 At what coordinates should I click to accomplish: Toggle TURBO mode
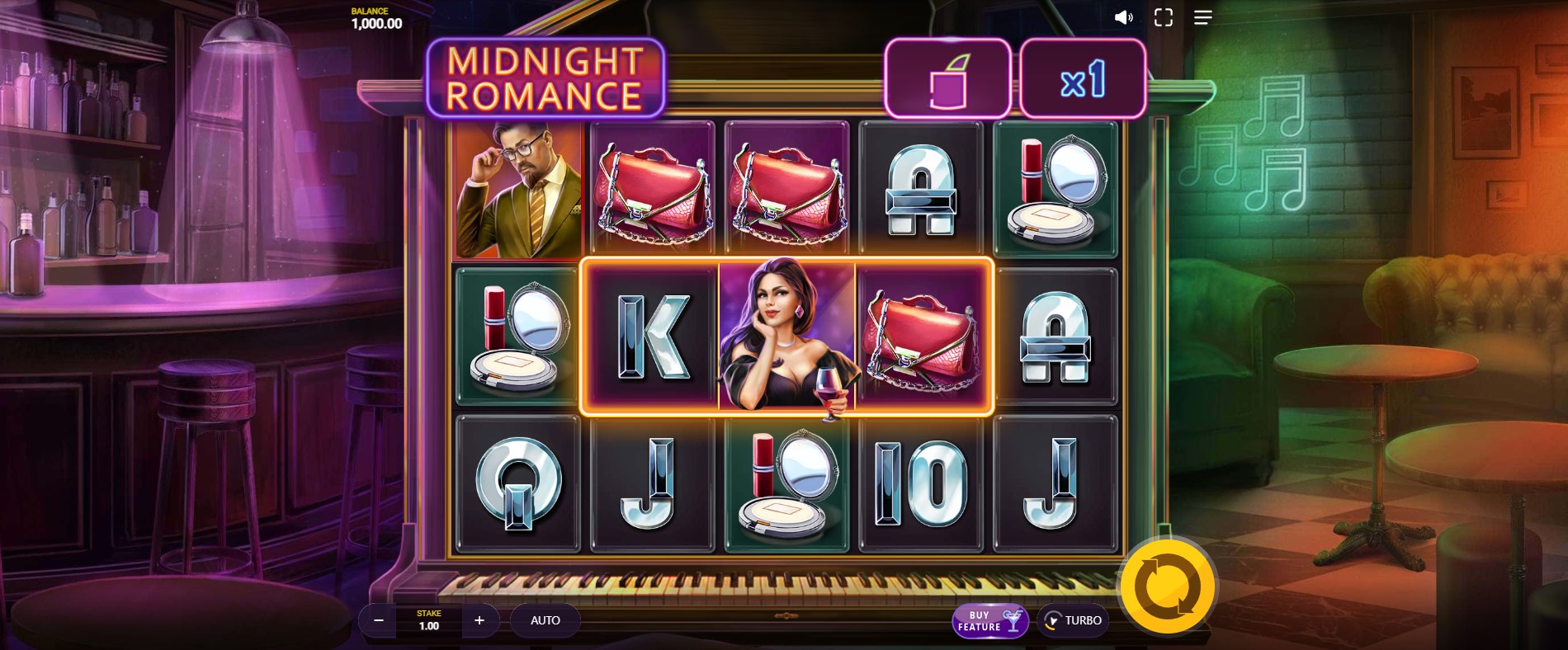point(1073,620)
